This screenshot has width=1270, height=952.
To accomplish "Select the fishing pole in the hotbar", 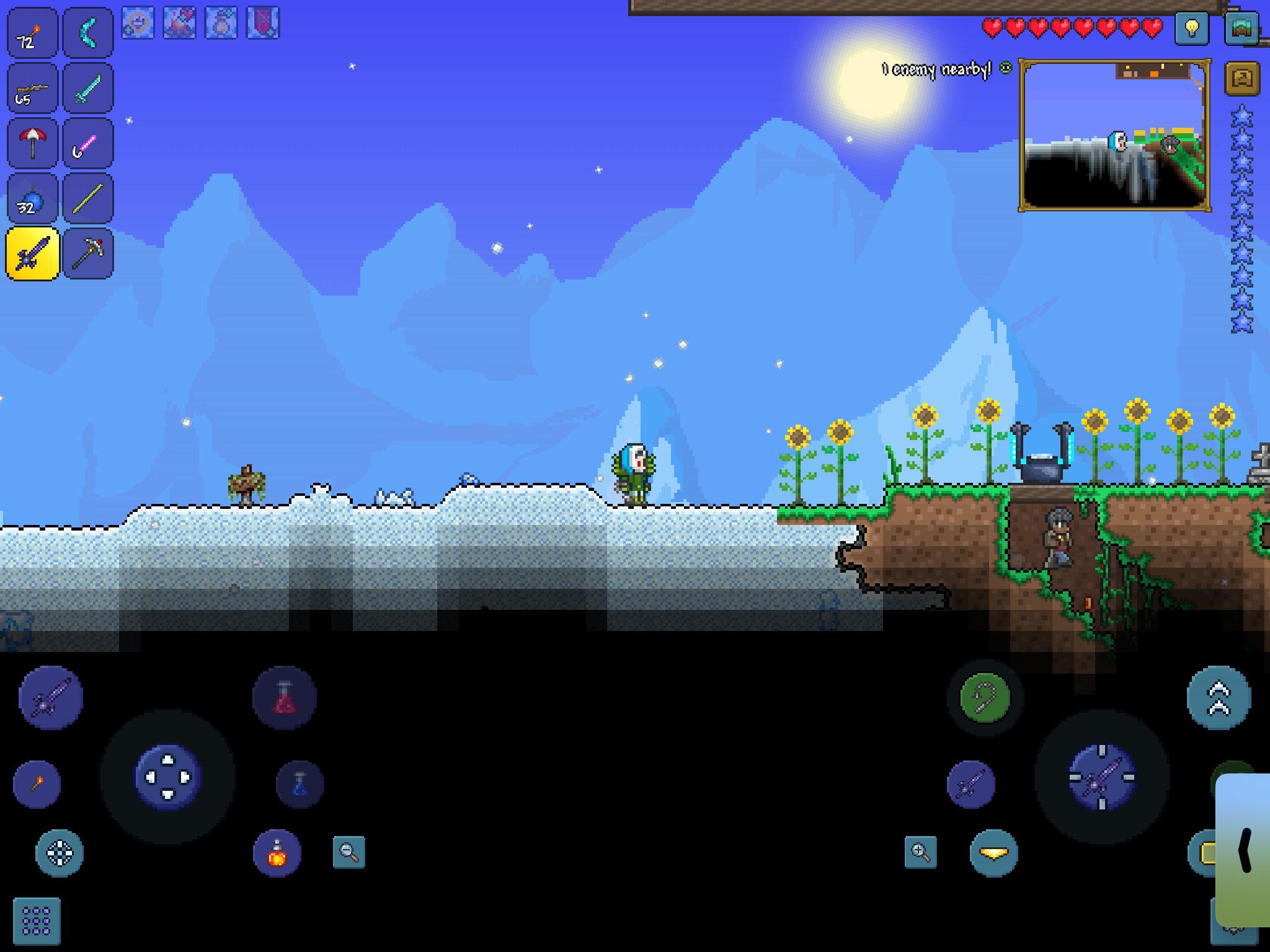I will point(87,143).
